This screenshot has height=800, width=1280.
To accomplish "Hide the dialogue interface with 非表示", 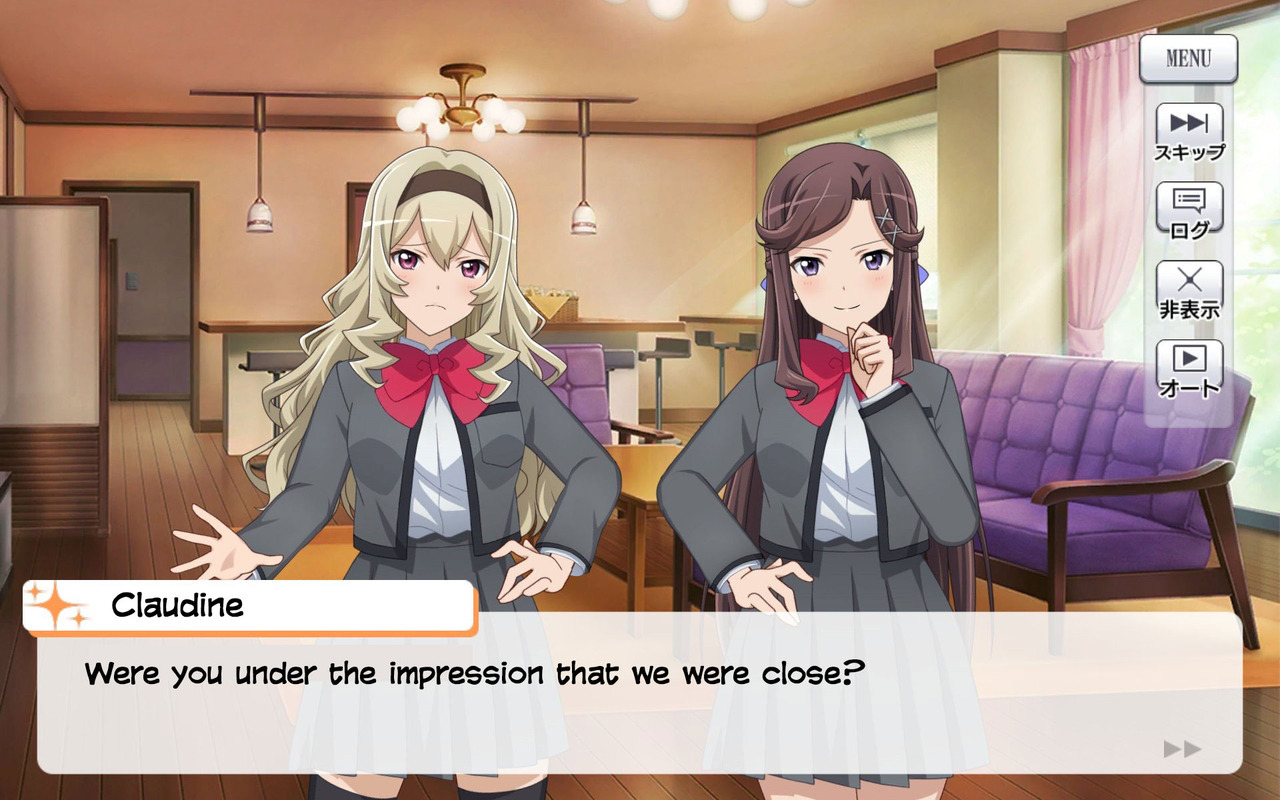I will pyautogui.click(x=1189, y=289).
